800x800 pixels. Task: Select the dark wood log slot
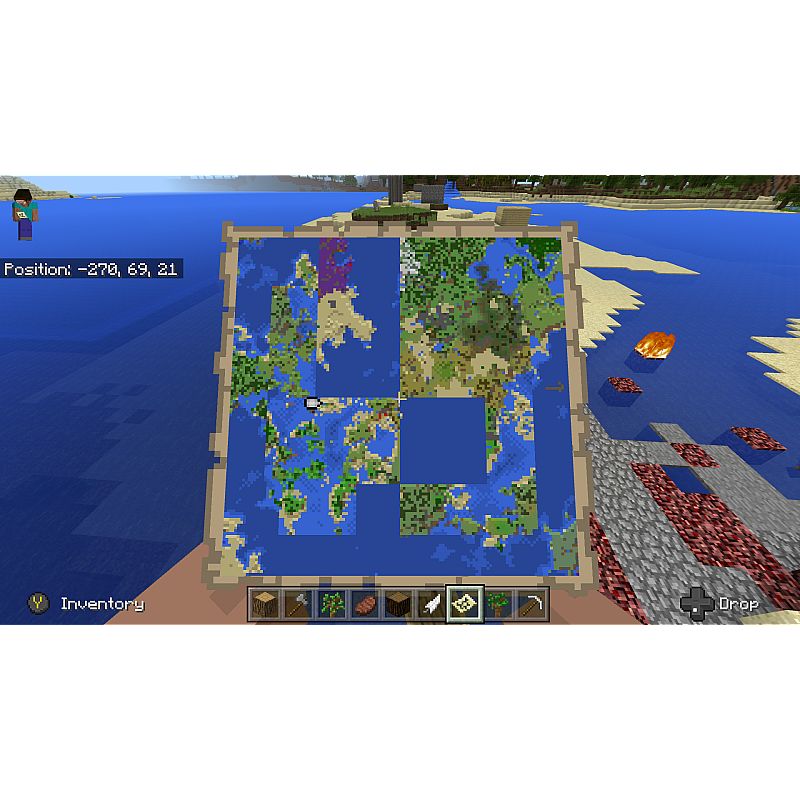coord(398,604)
